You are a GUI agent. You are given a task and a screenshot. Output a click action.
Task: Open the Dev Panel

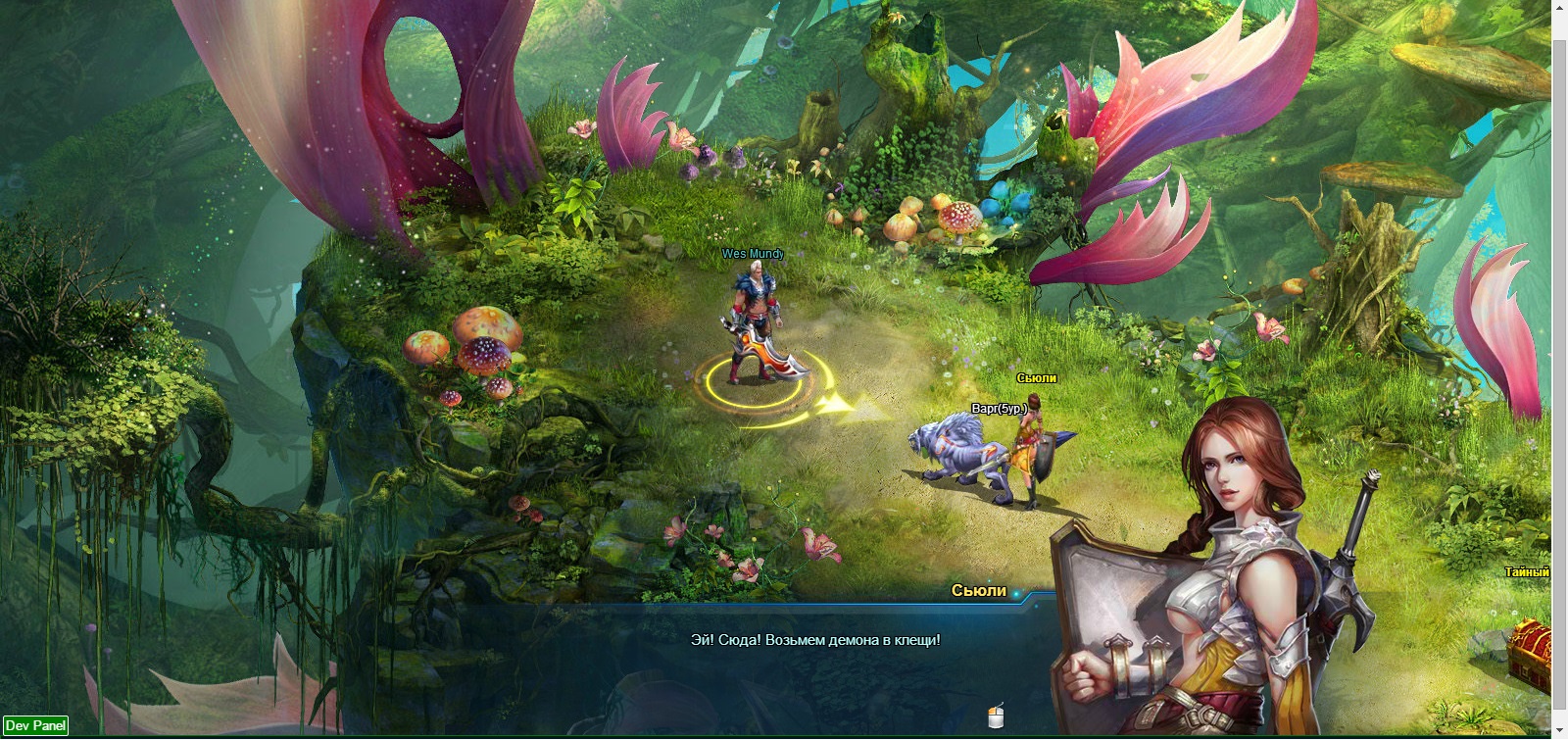pyautogui.click(x=35, y=725)
